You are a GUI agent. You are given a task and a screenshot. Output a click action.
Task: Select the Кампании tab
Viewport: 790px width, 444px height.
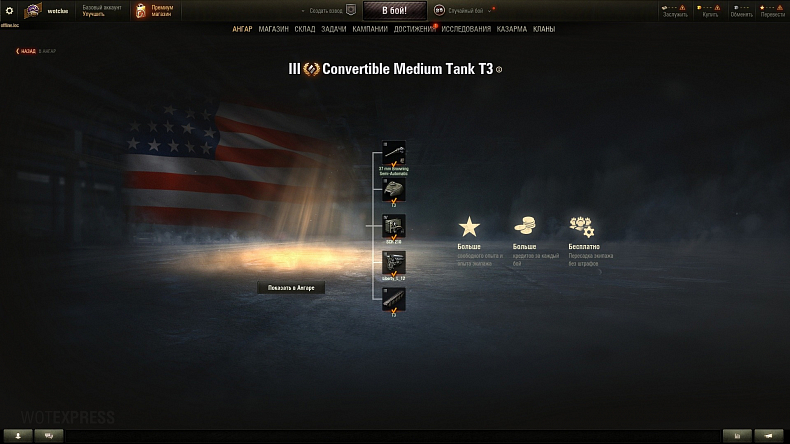point(370,29)
